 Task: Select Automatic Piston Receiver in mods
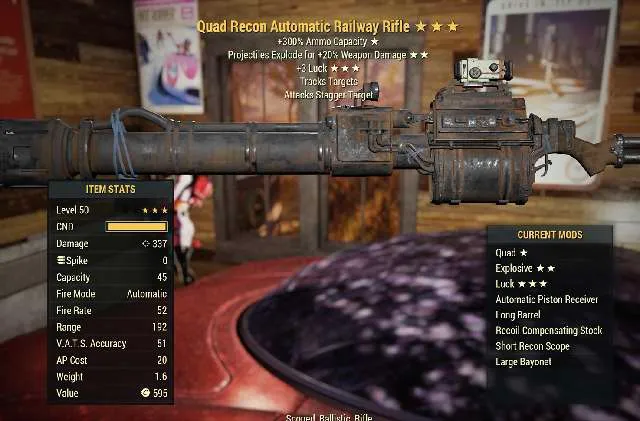point(547,299)
